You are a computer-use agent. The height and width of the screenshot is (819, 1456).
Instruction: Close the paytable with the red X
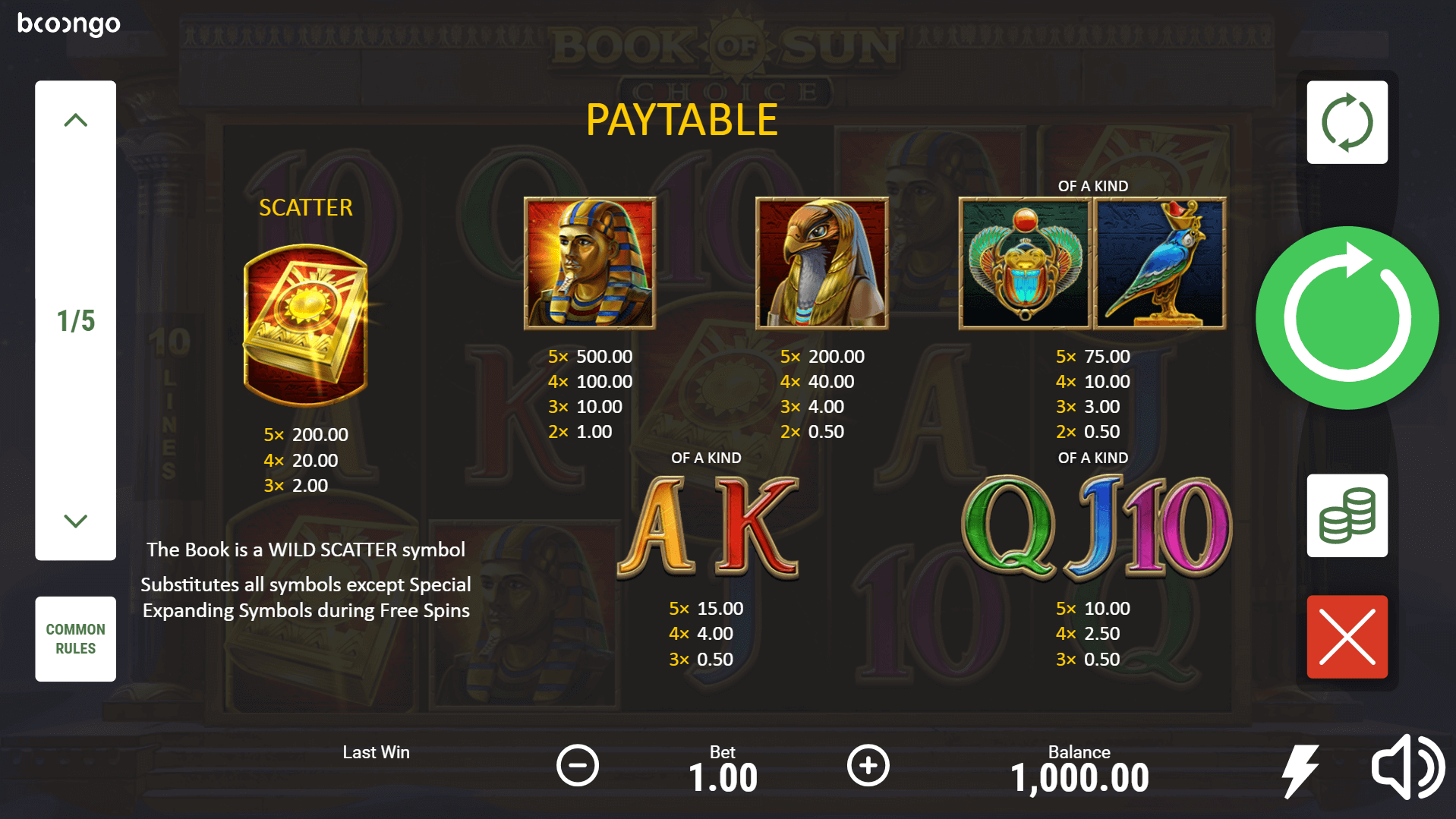[1347, 637]
